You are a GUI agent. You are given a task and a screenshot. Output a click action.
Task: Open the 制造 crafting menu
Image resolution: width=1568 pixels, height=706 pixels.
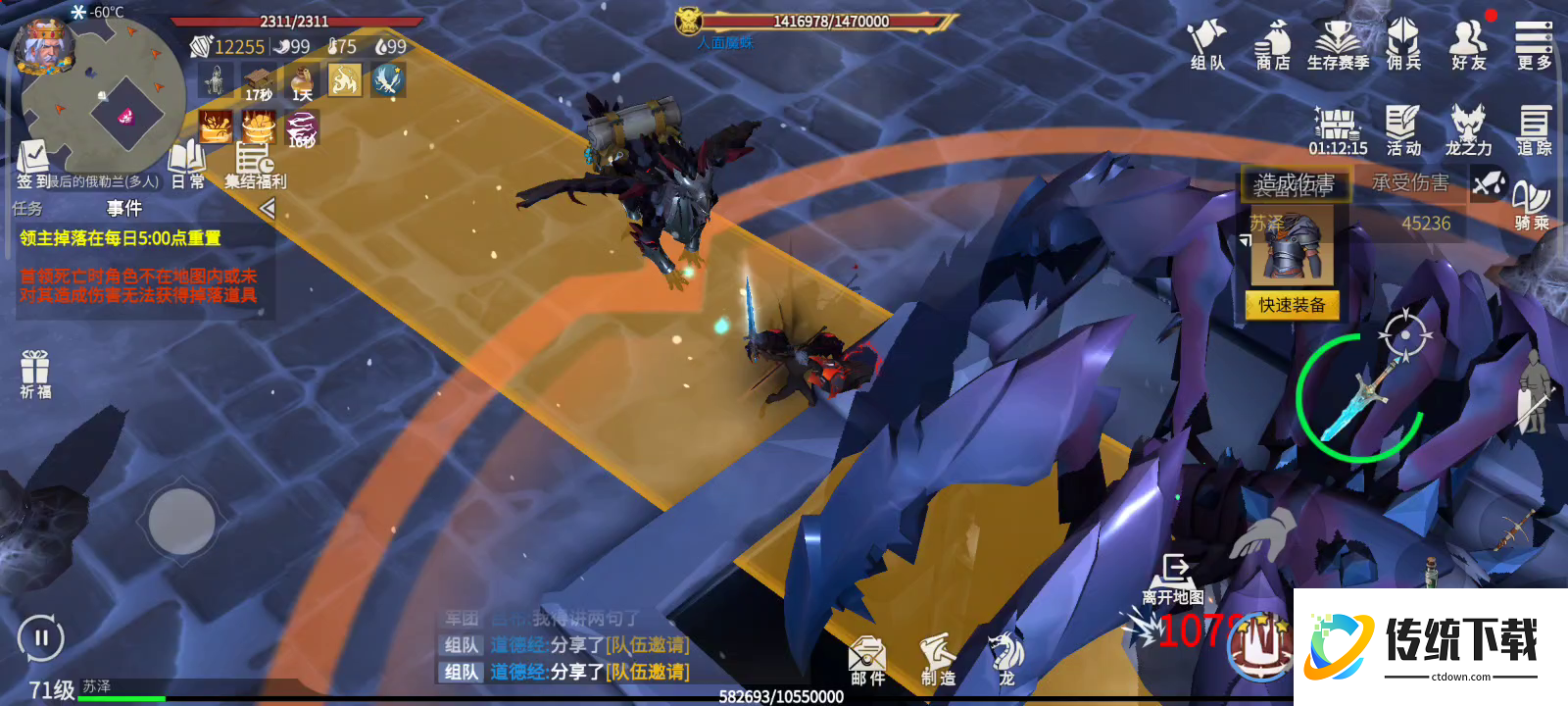938,660
